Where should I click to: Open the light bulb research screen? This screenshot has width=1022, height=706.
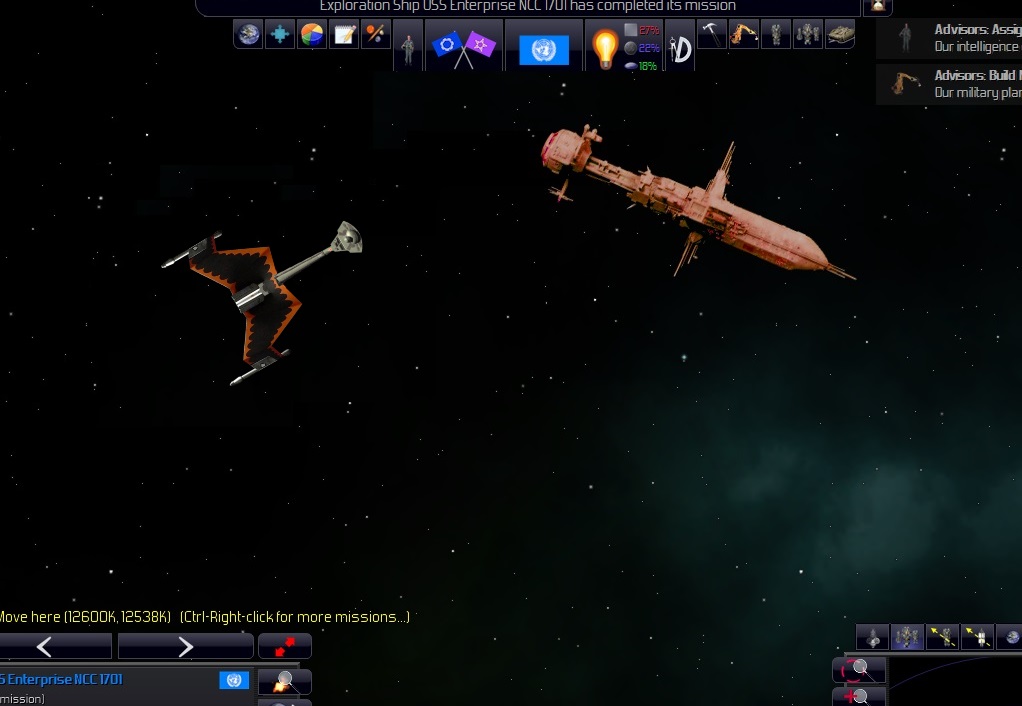click(x=605, y=48)
